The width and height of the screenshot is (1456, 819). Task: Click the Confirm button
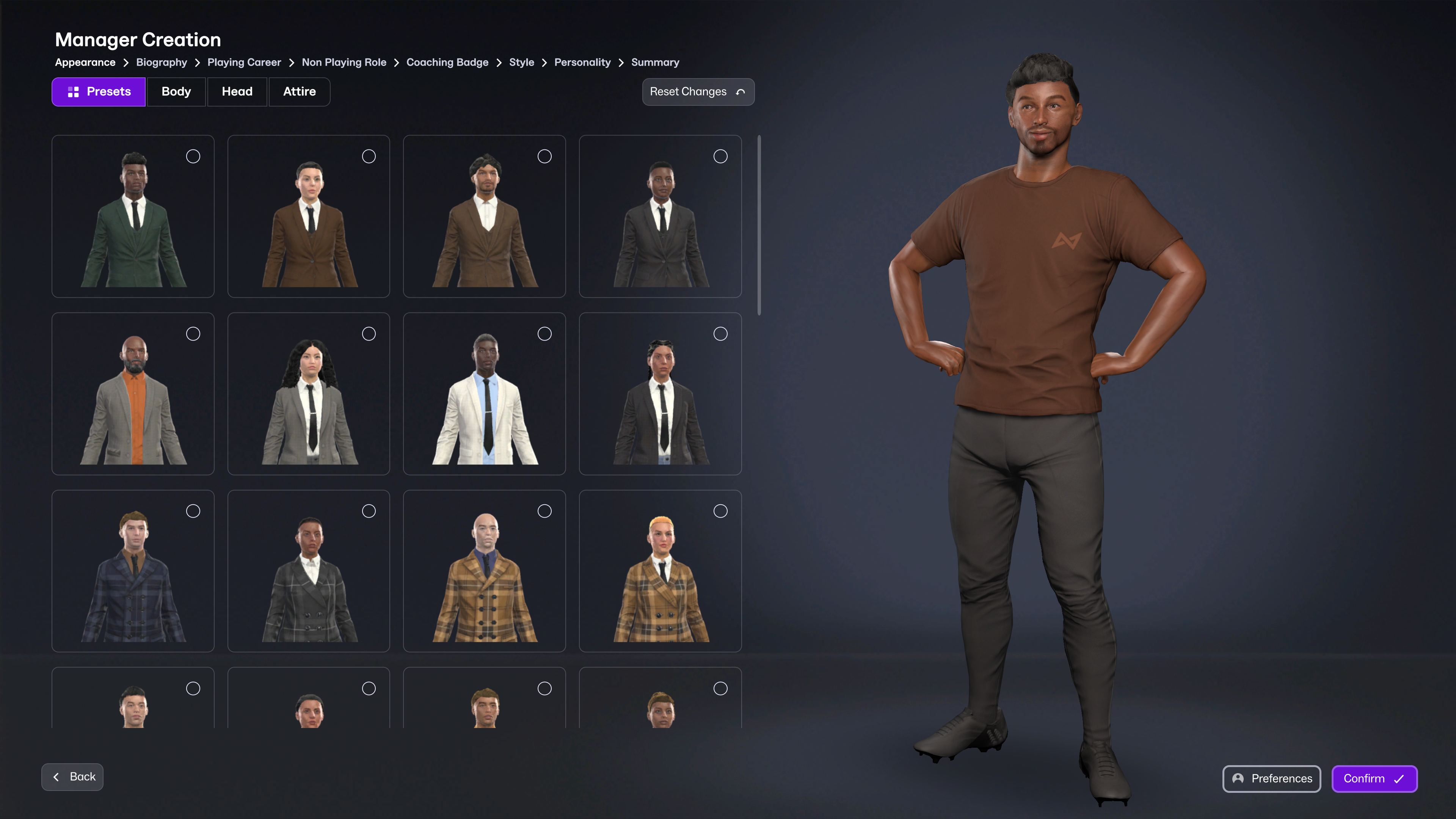(1374, 779)
